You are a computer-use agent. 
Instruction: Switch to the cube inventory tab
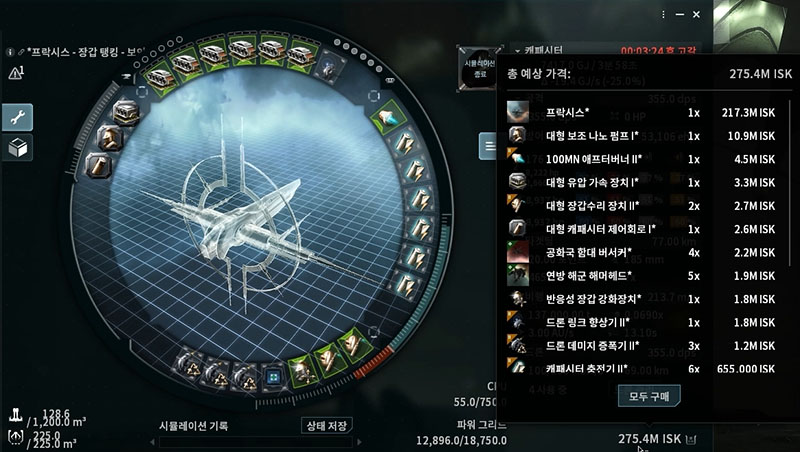coord(18,148)
